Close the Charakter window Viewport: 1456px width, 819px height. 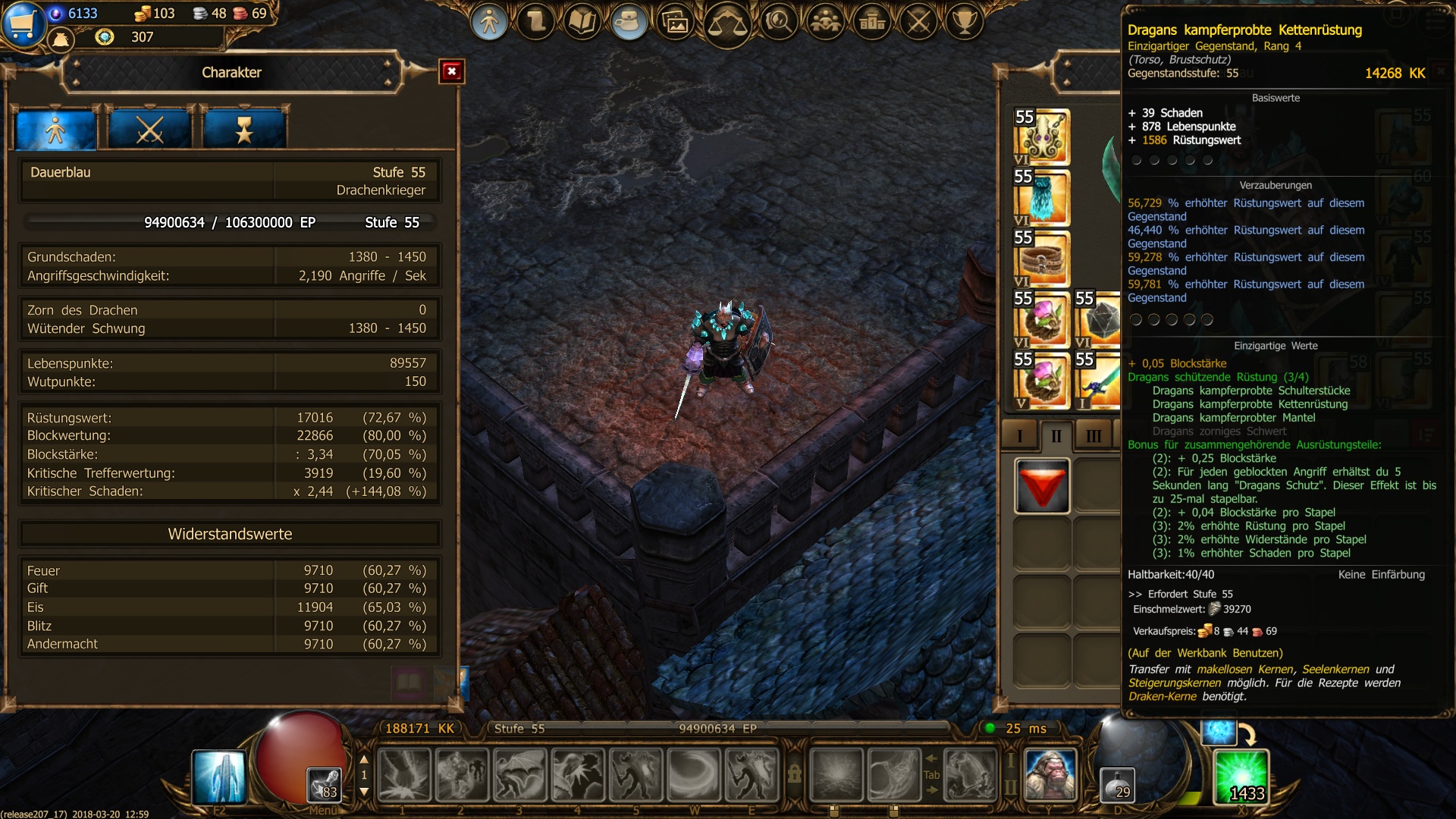point(451,71)
